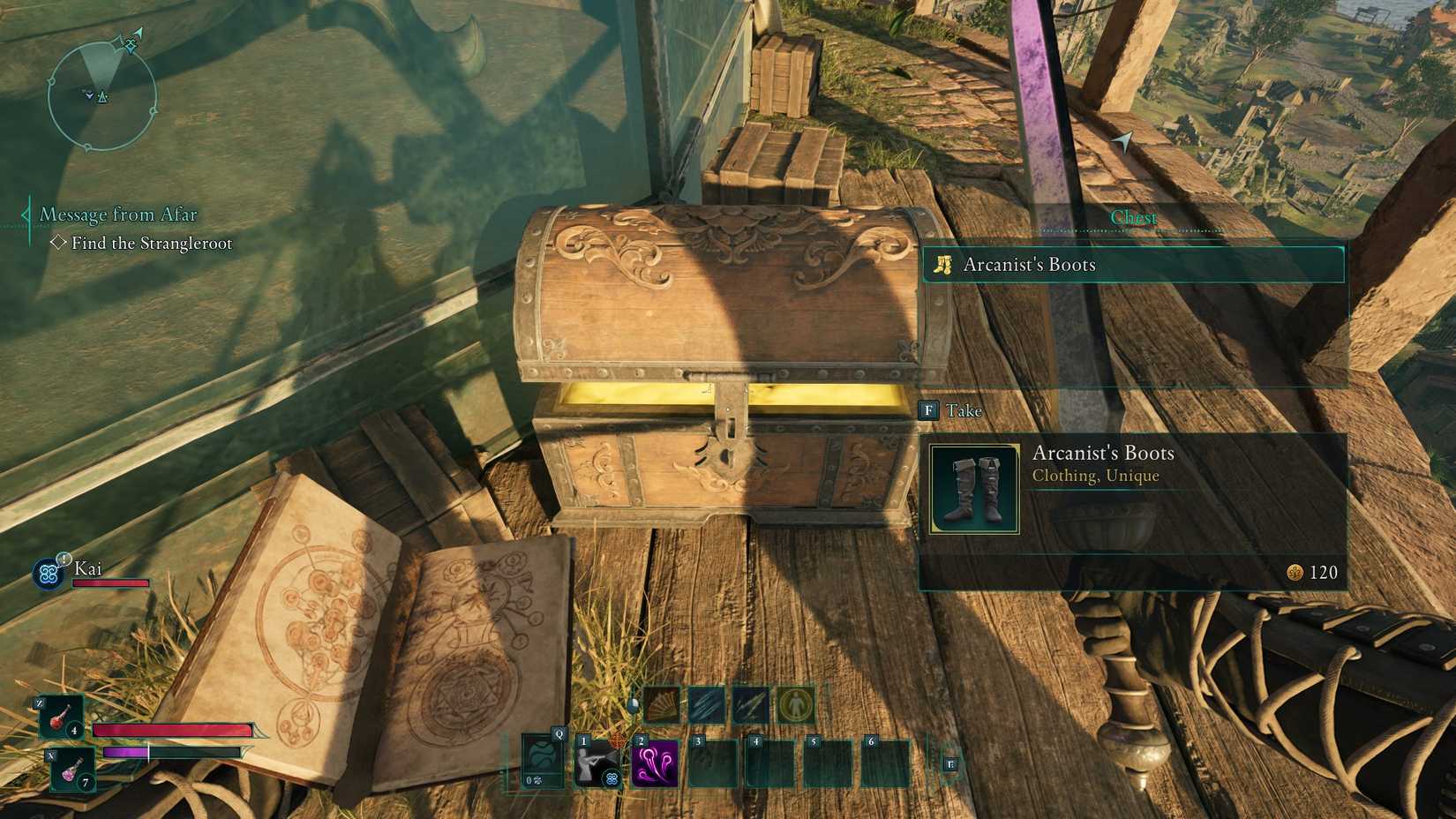Screen dimensions: 1456x819
Task: Click the dagger strike ability icon
Action: pyautogui.click(x=751, y=704)
